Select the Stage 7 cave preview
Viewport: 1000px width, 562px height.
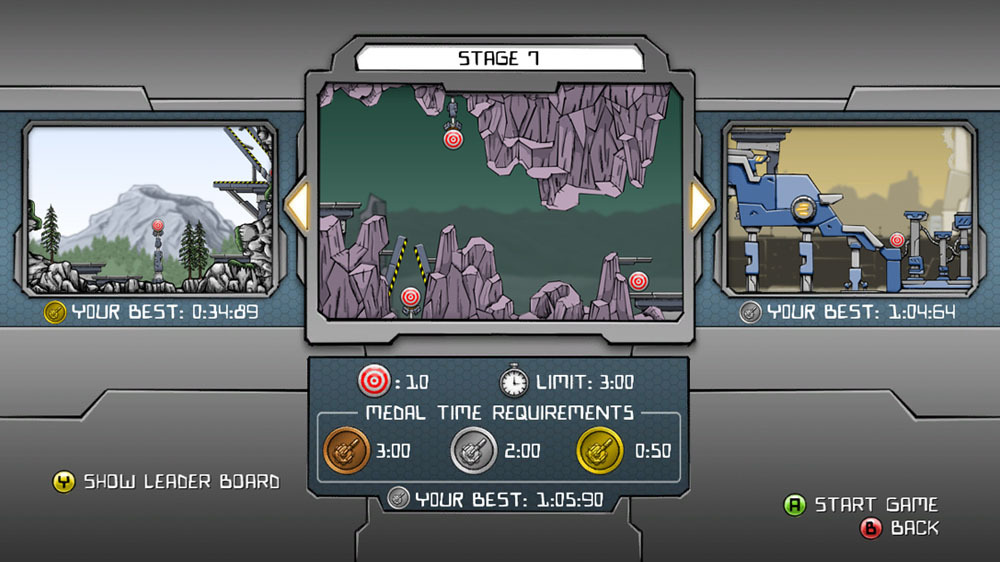click(x=500, y=202)
